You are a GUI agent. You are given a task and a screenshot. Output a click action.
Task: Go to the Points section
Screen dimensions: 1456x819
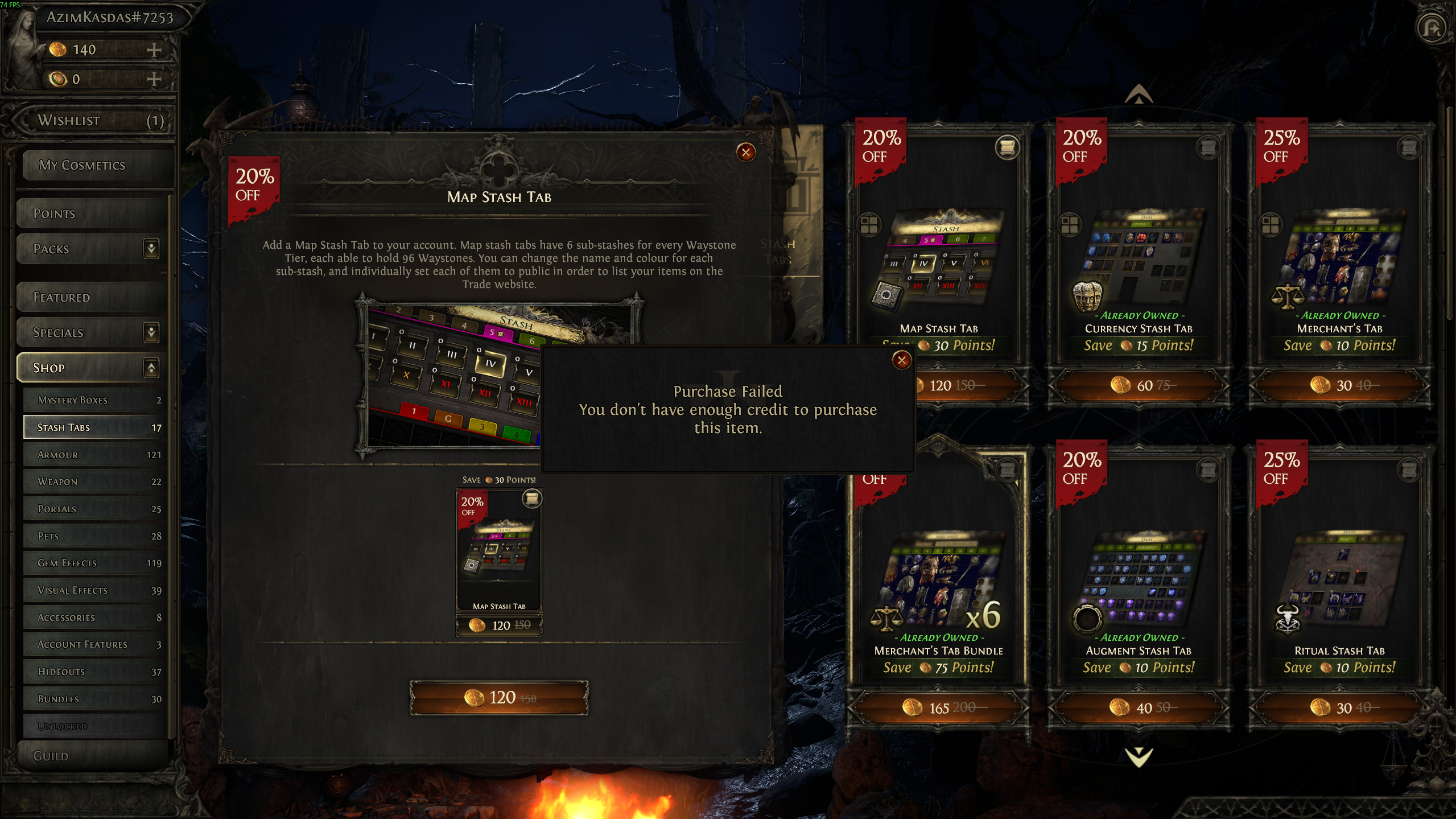click(91, 214)
